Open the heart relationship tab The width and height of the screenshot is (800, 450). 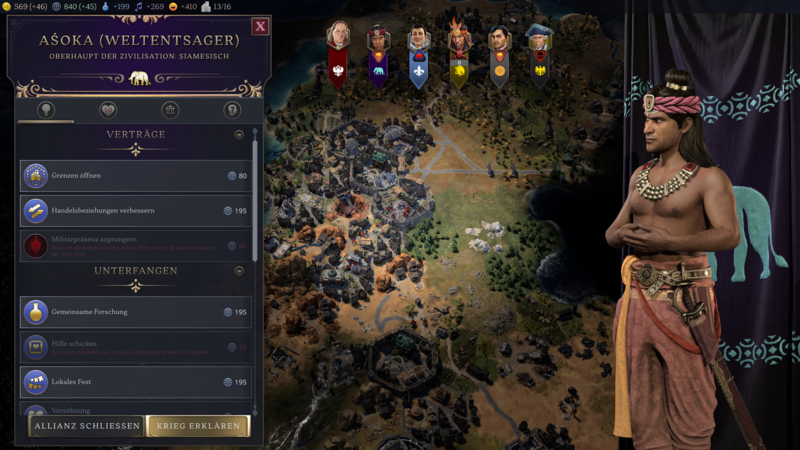[108, 110]
